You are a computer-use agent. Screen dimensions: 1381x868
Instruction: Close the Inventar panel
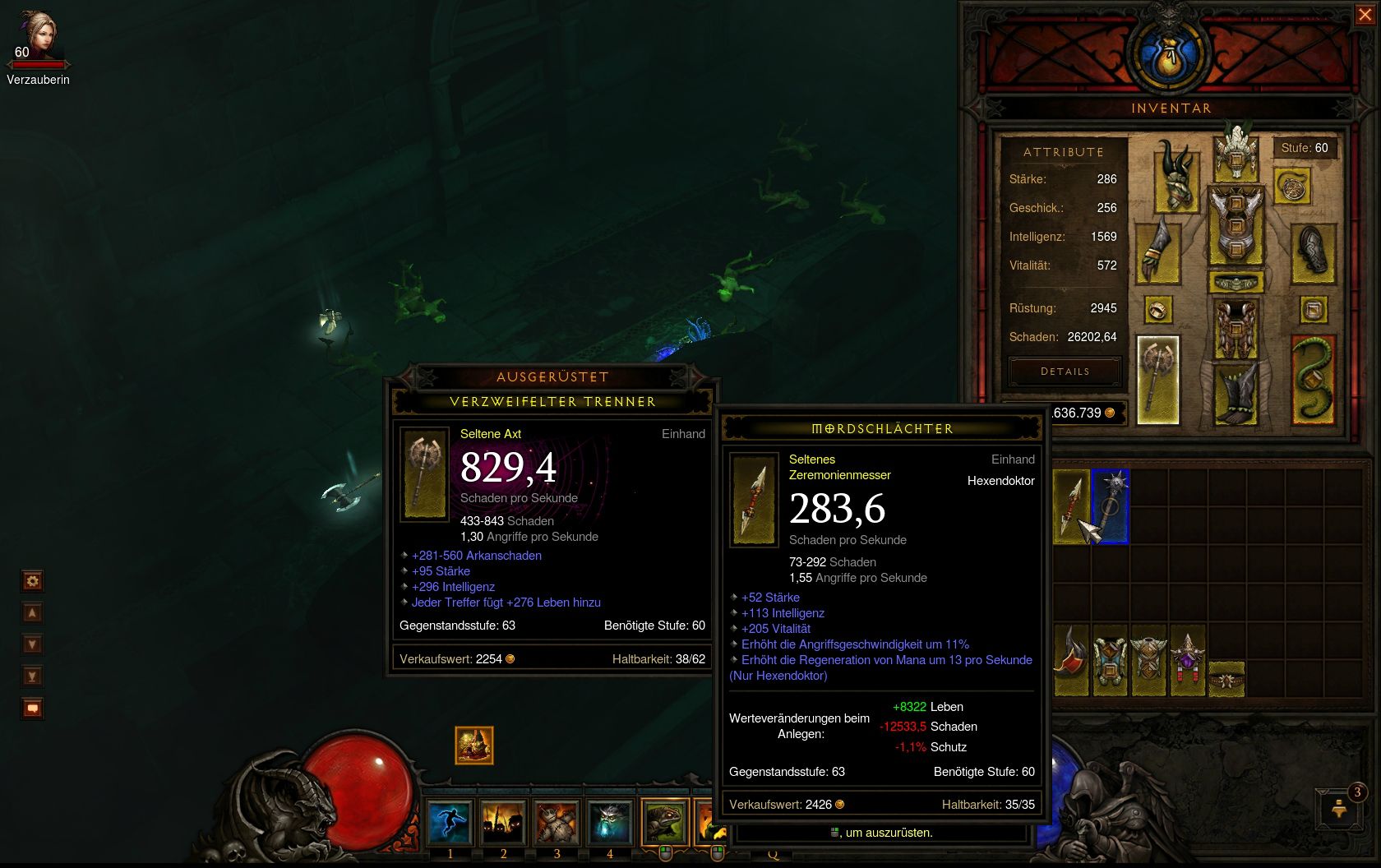coord(1365,15)
